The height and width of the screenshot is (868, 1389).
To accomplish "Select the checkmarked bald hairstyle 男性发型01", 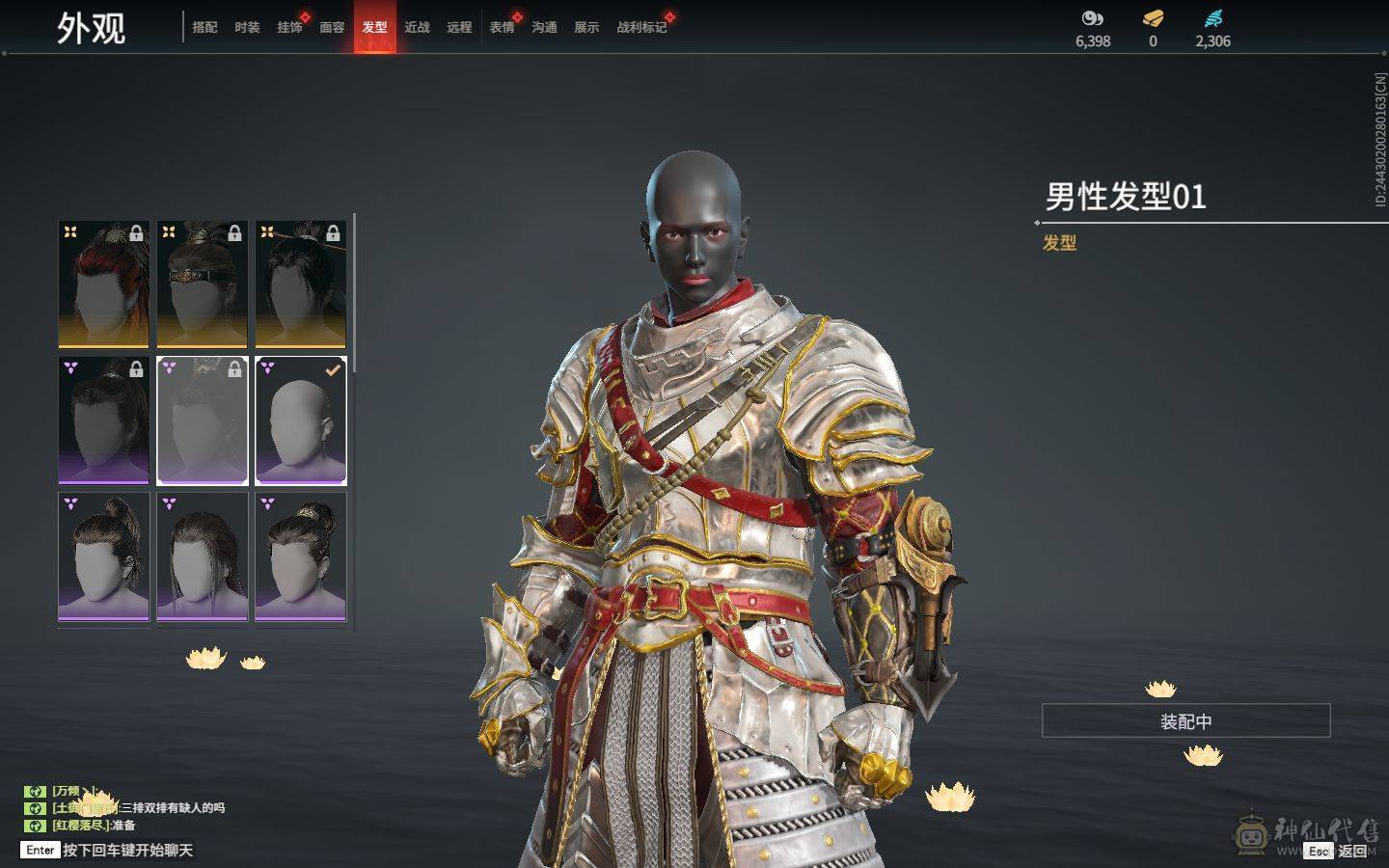I will tap(301, 421).
